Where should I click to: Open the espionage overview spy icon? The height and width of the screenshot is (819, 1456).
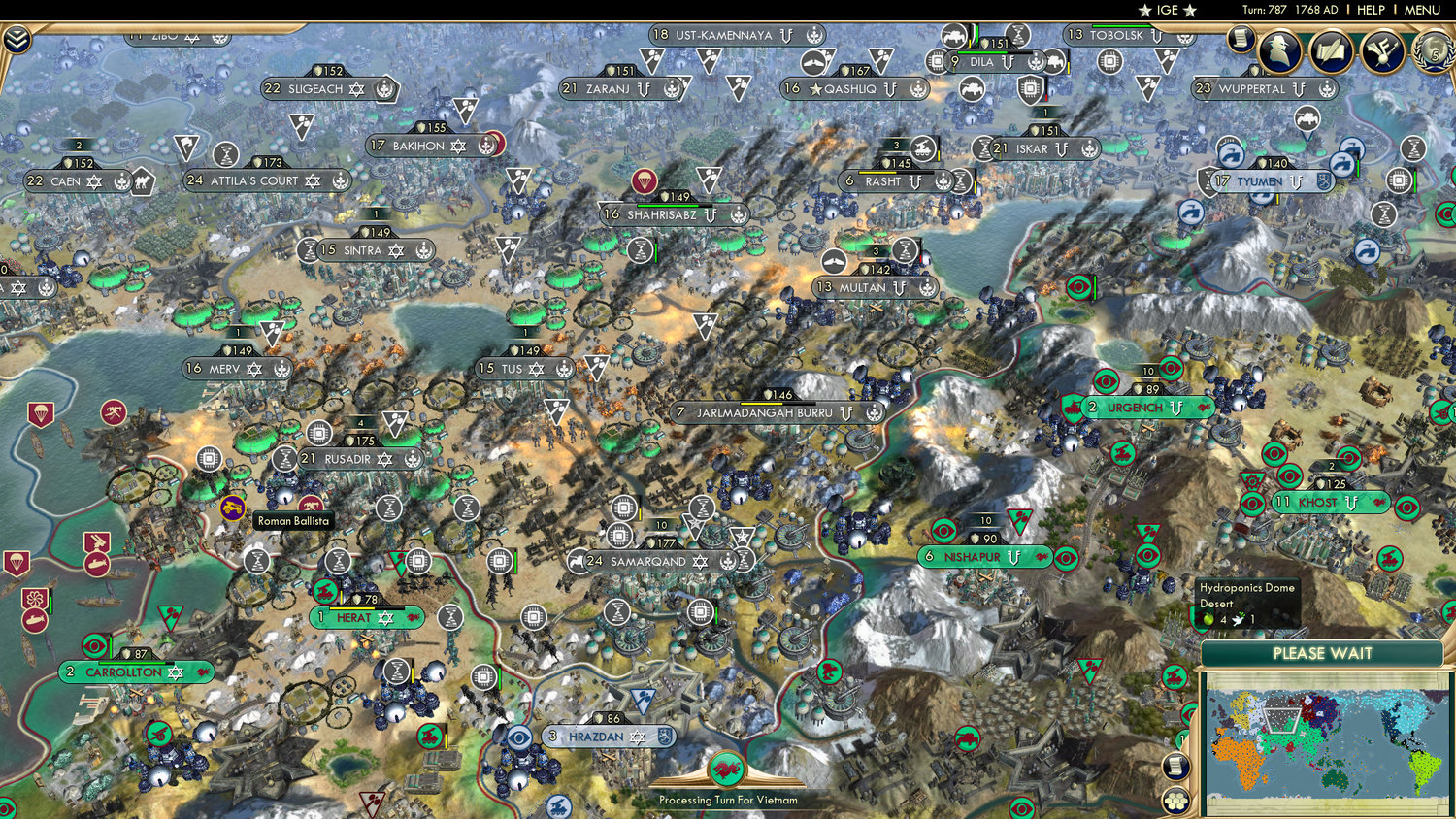(1279, 51)
